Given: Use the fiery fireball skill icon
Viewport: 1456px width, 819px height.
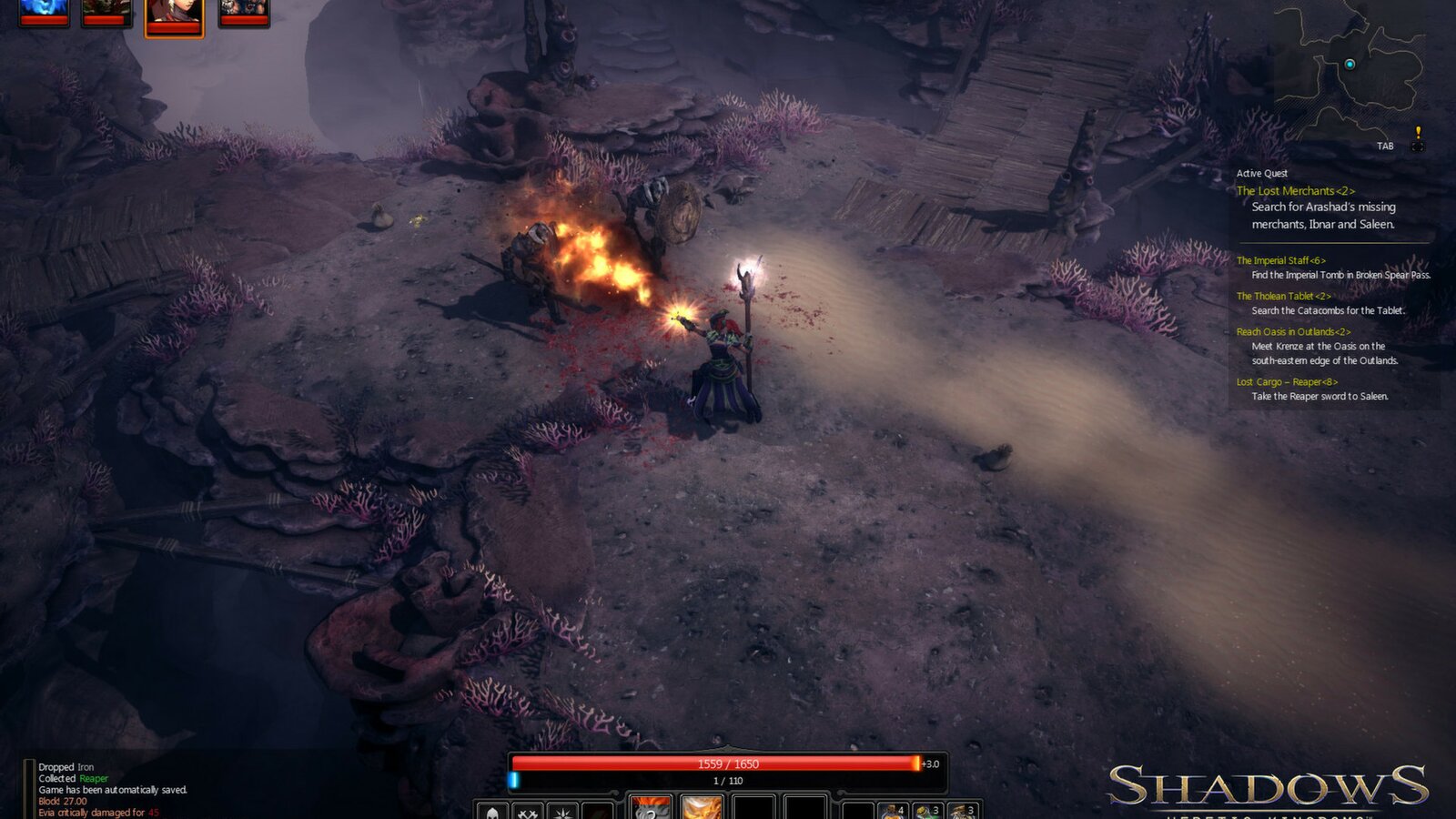Looking at the screenshot, I should coord(701,809).
